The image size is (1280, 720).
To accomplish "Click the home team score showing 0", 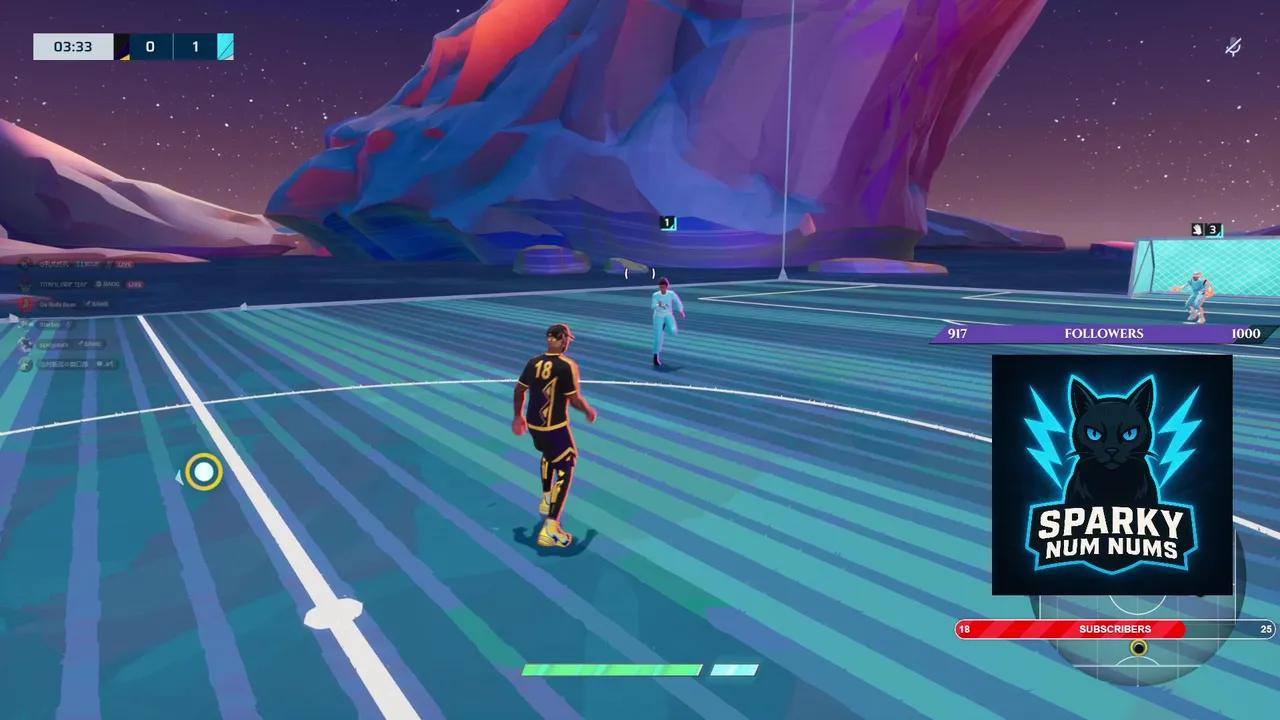I will (152, 46).
